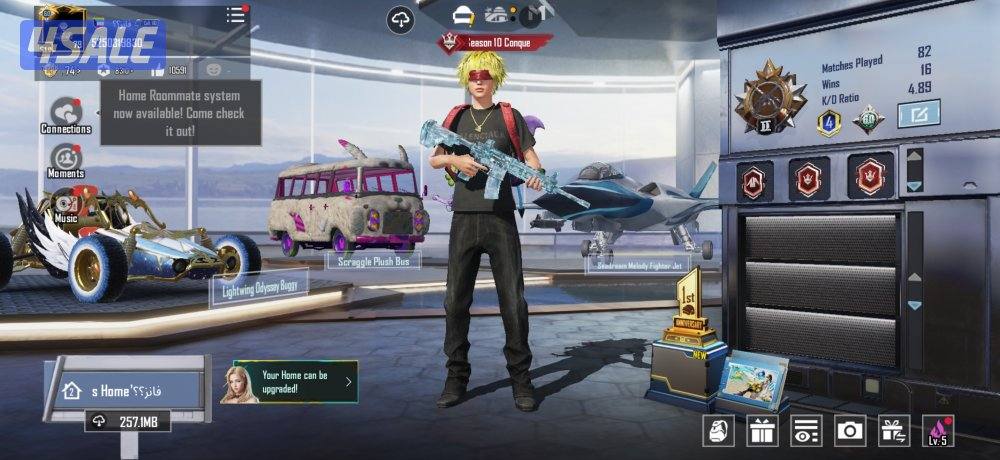Screen dimensions: 1000x460
Task: Open the home name sign
Action: pyautogui.click(x=125, y=388)
